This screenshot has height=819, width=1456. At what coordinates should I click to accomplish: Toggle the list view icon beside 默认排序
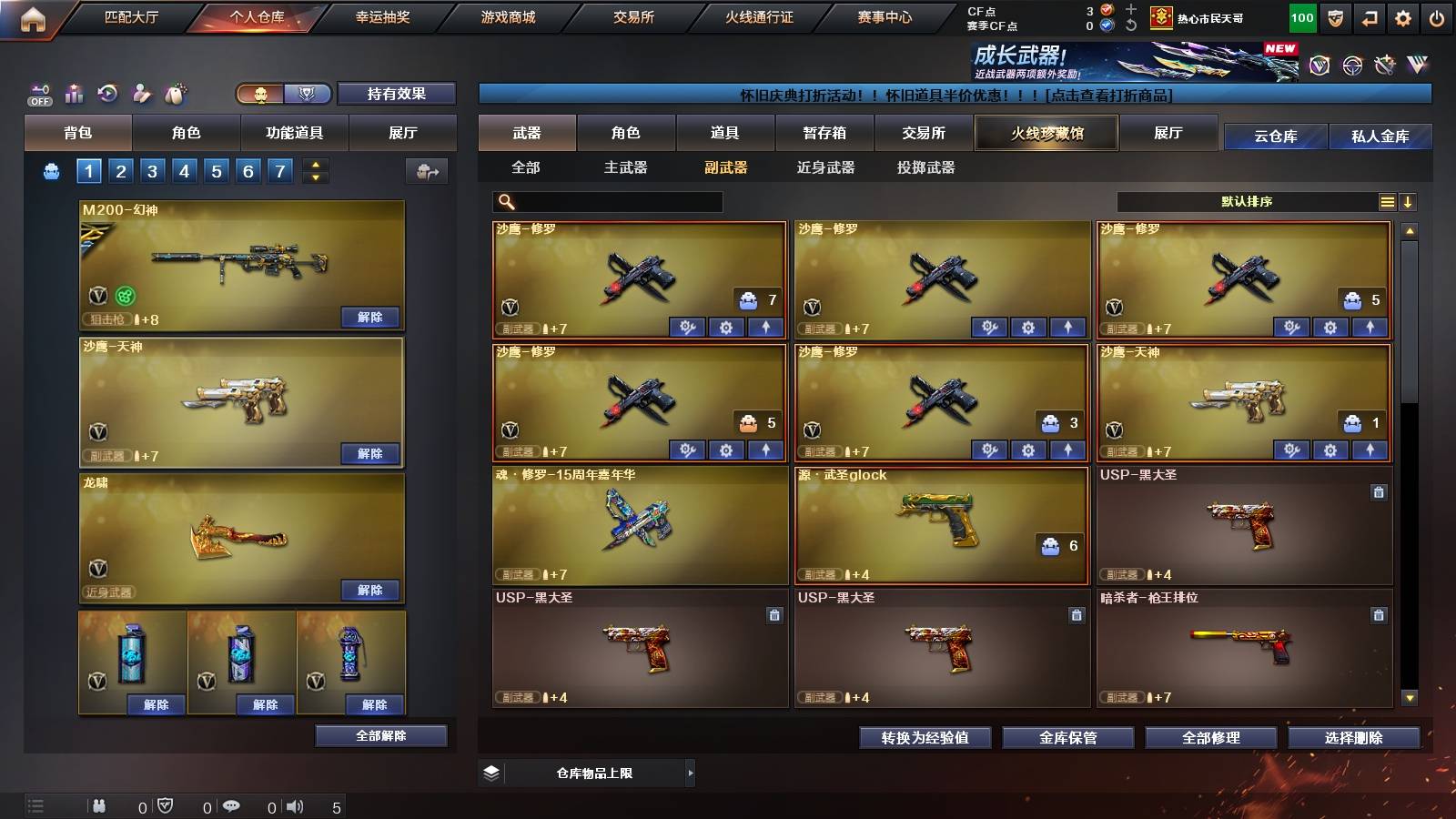click(1388, 202)
